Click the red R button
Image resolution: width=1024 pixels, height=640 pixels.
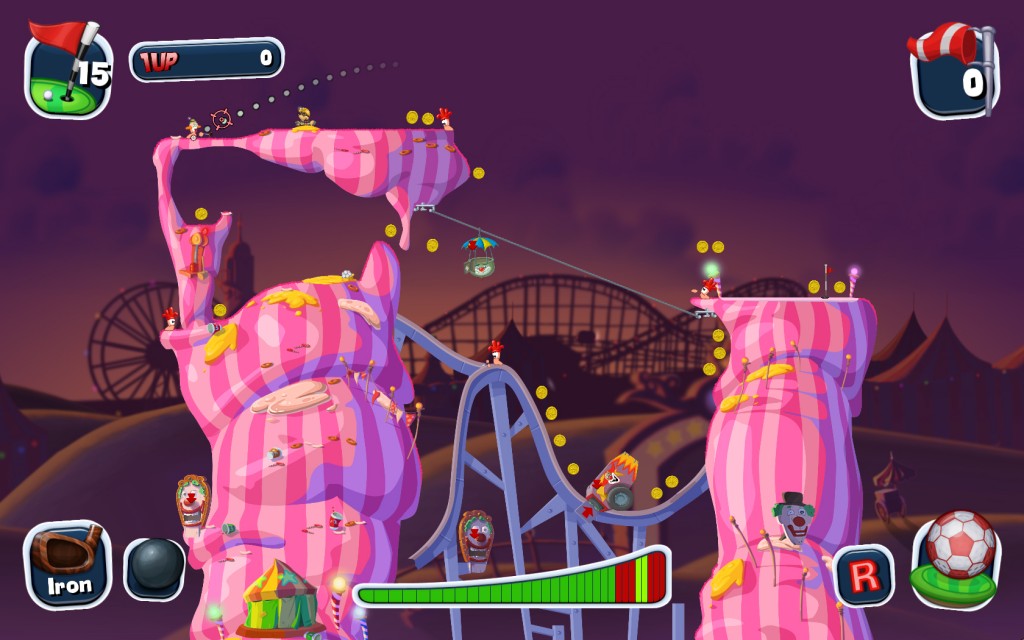(x=864, y=575)
